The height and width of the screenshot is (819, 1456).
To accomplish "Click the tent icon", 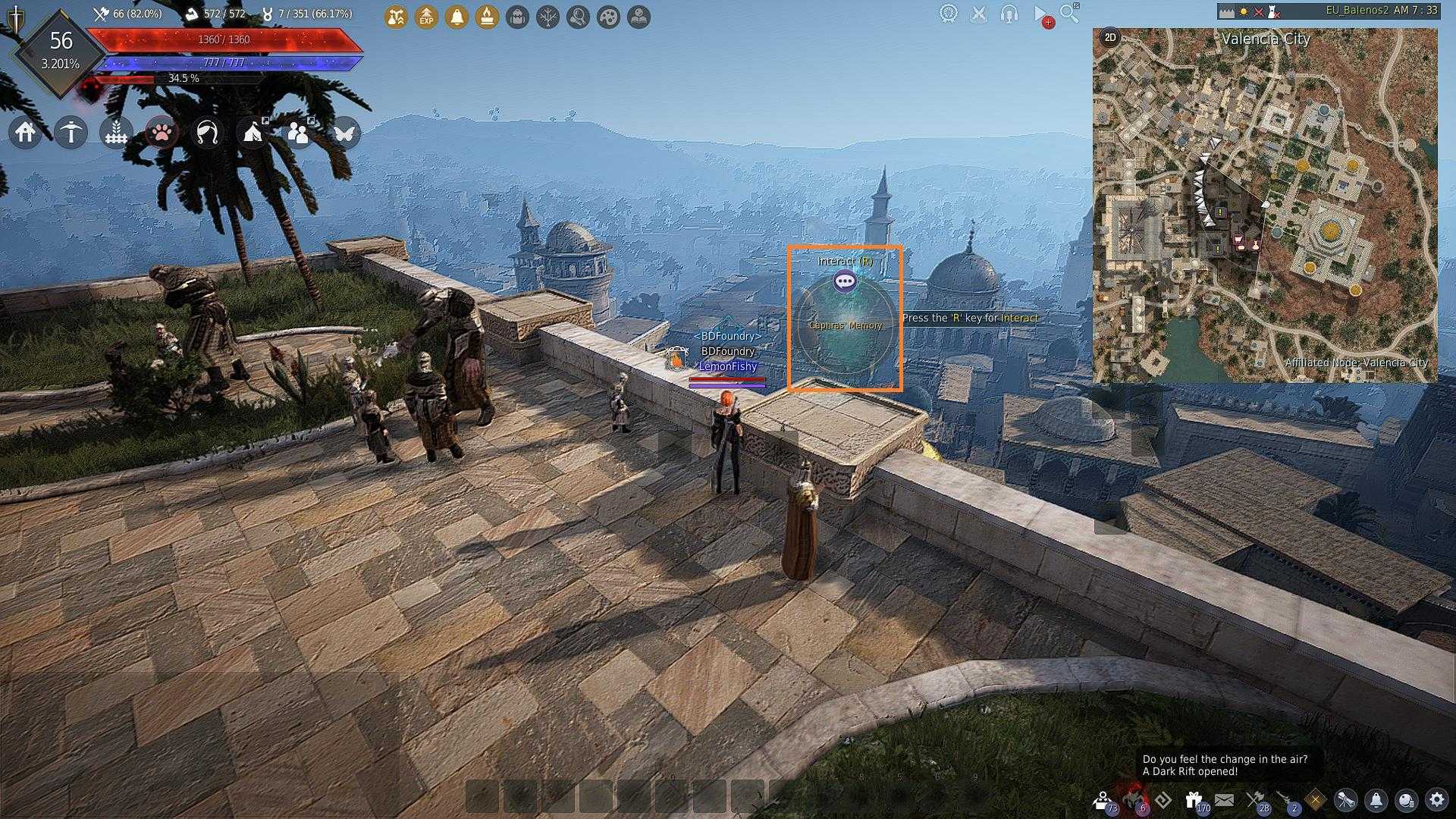I will point(253,133).
